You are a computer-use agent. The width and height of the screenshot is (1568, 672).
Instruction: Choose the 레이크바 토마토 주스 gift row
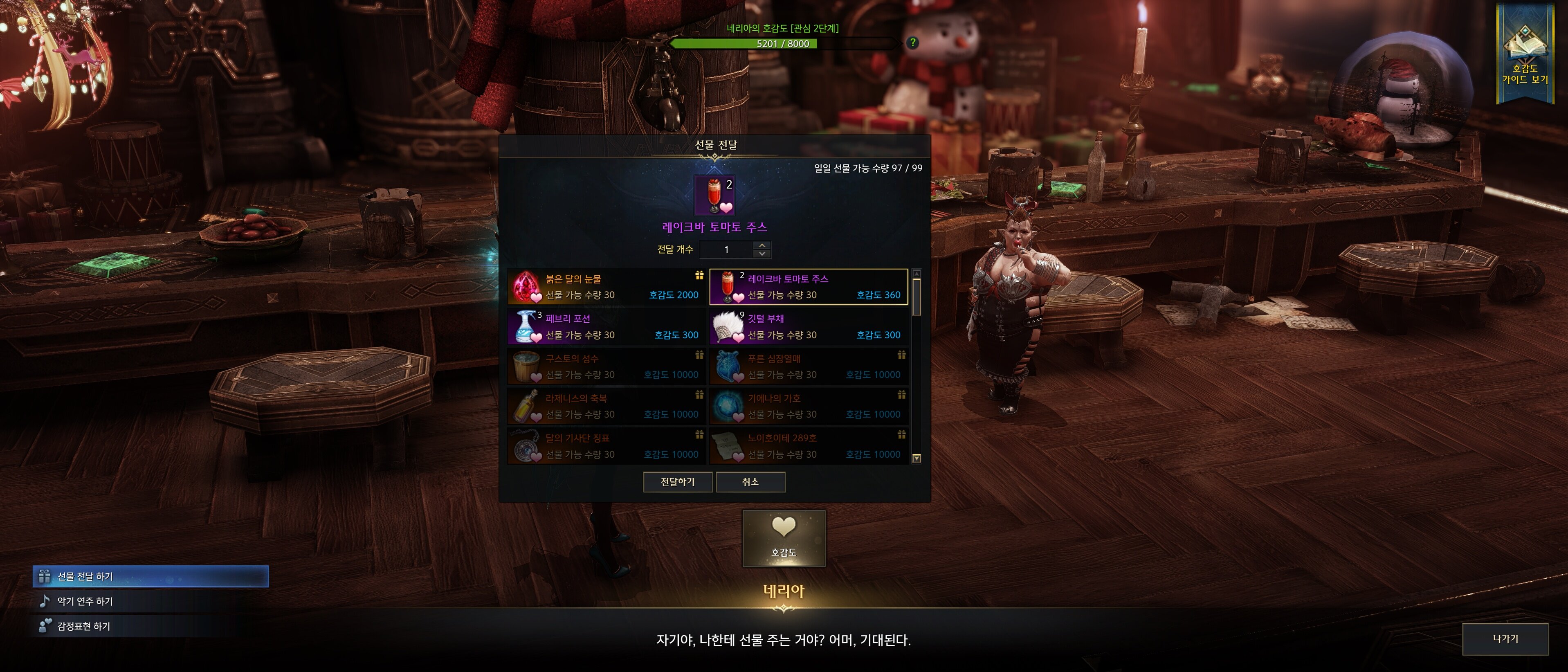click(x=809, y=287)
